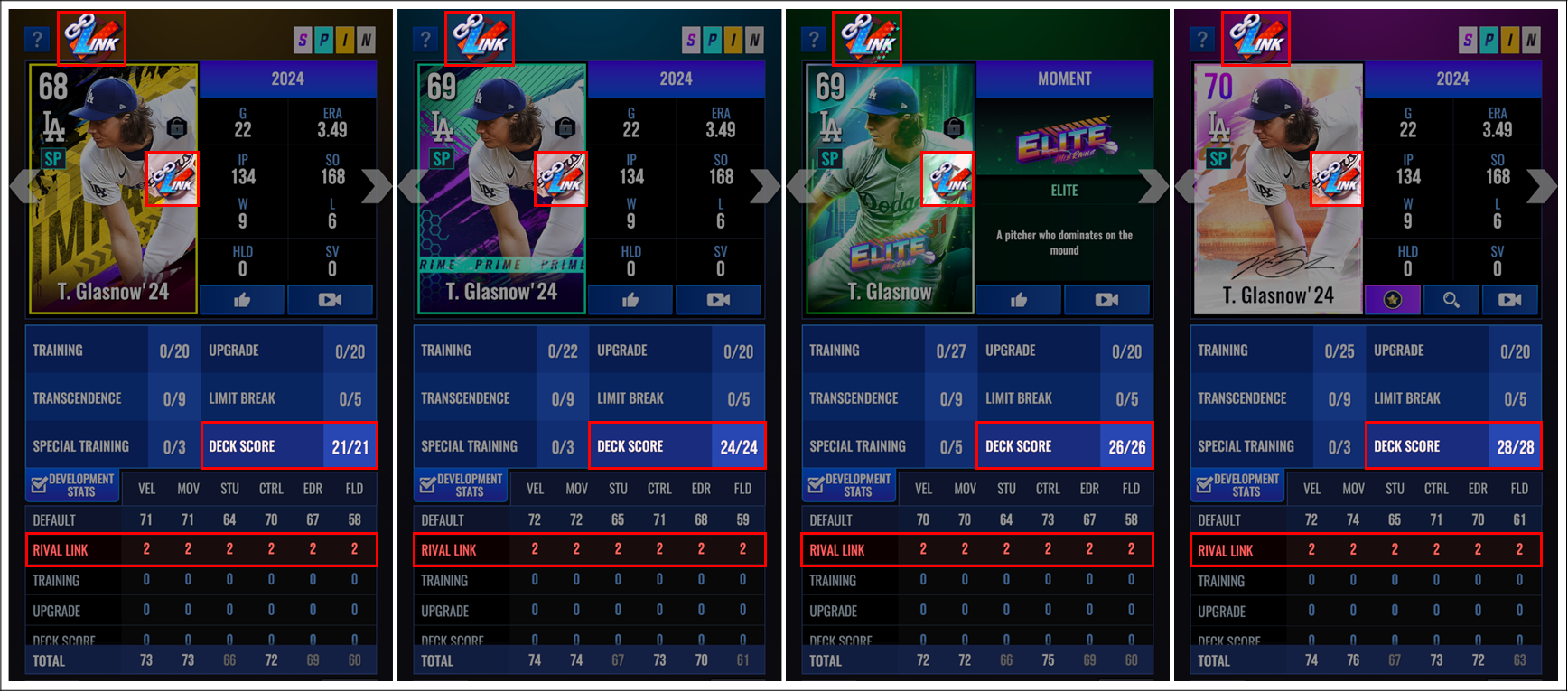
Task: Open help question mark above the 70-rated card
Action: pos(1201,40)
